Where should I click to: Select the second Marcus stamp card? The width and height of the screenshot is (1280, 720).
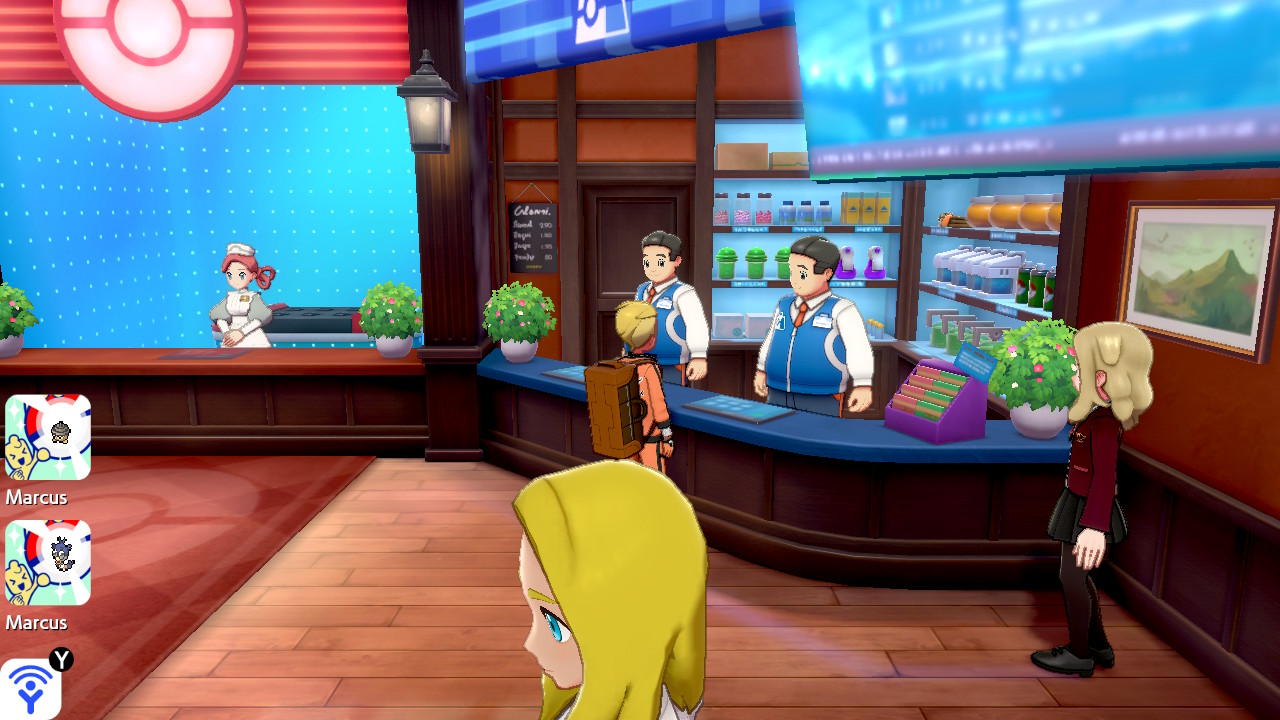click(48, 560)
